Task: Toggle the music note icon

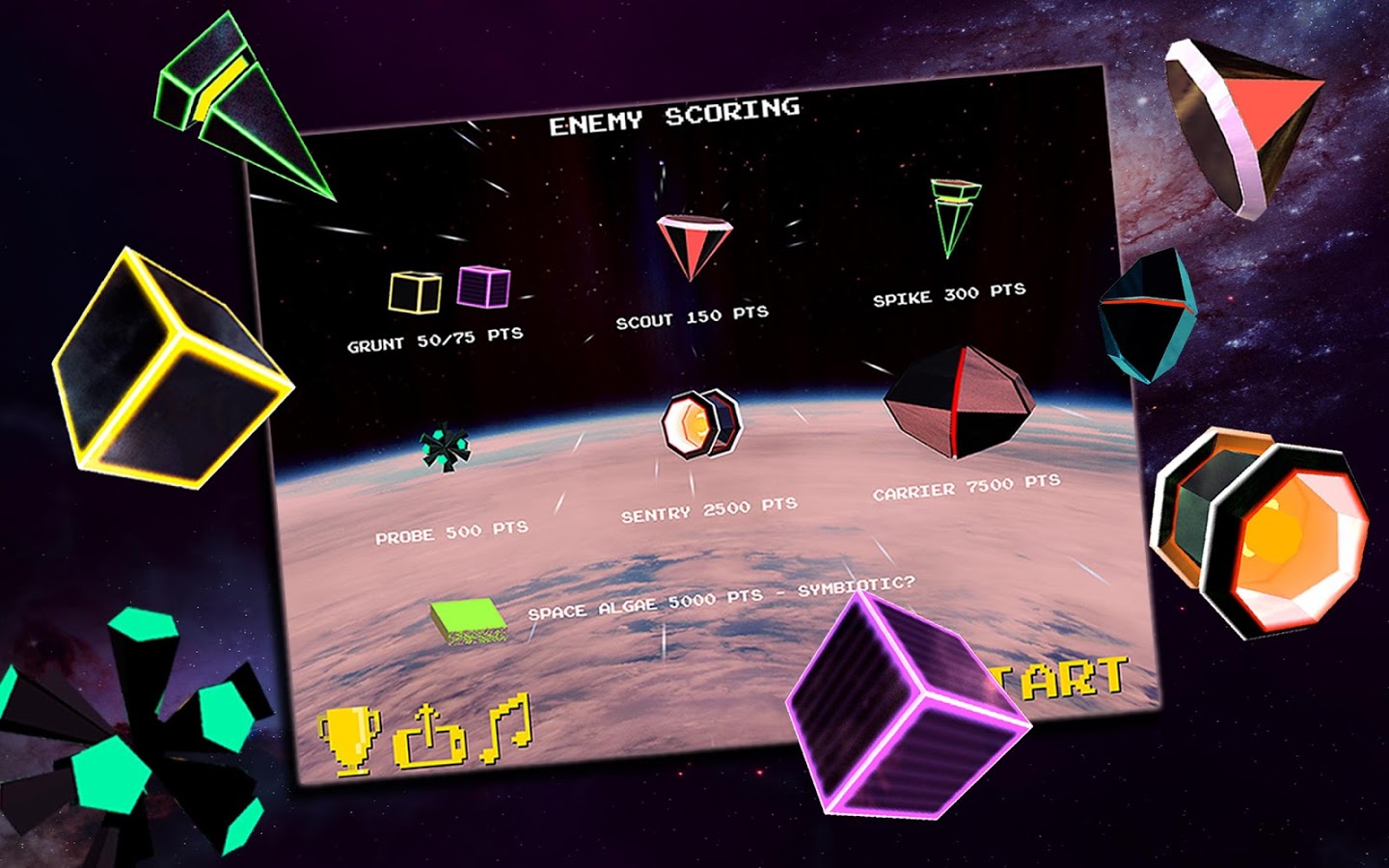Action: pyautogui.click(x=507, y=729)
